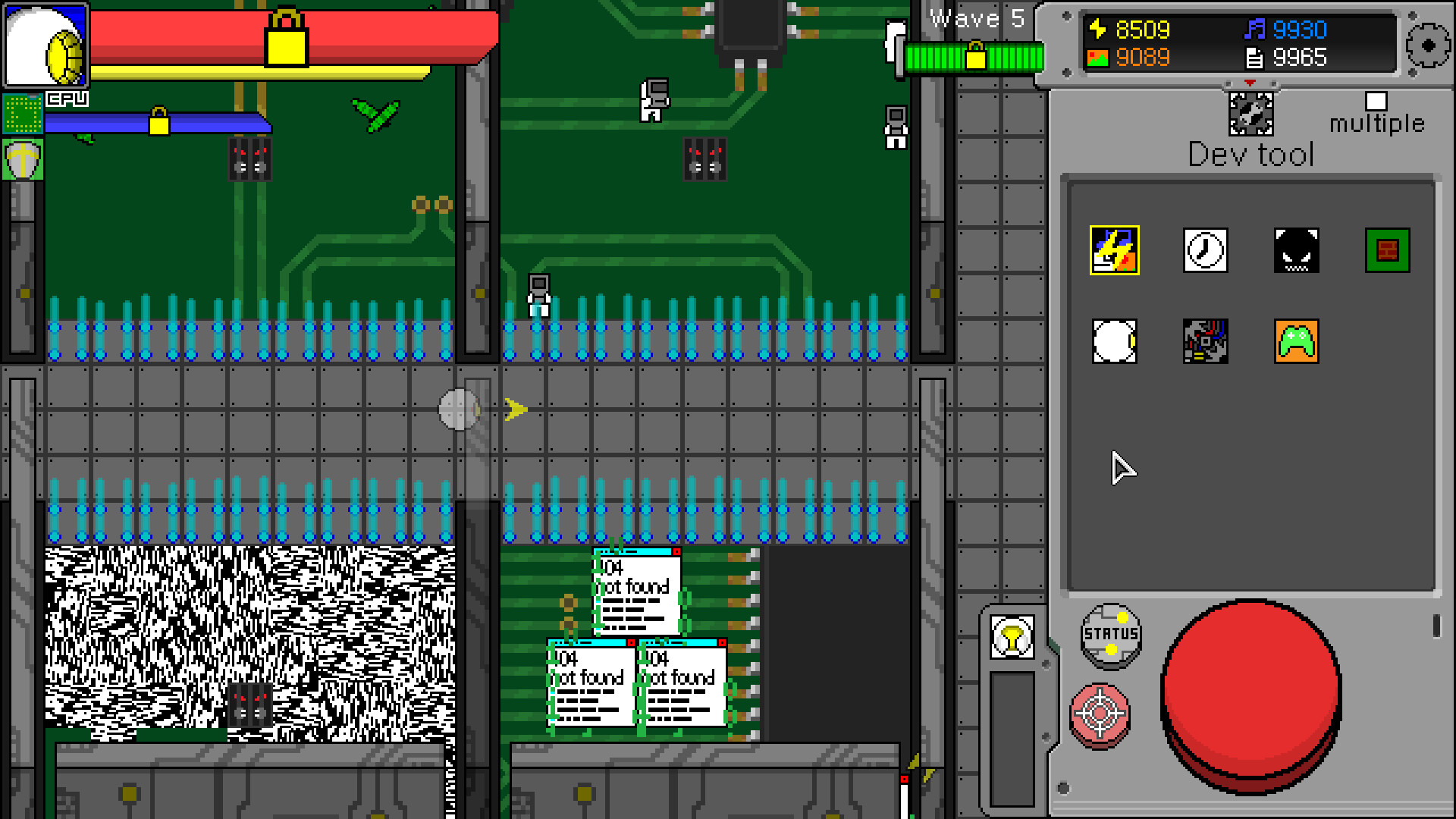Select the clock icon in Dev tool panel
Screen dimensions: 1456x819
[x=1205, y=250]
